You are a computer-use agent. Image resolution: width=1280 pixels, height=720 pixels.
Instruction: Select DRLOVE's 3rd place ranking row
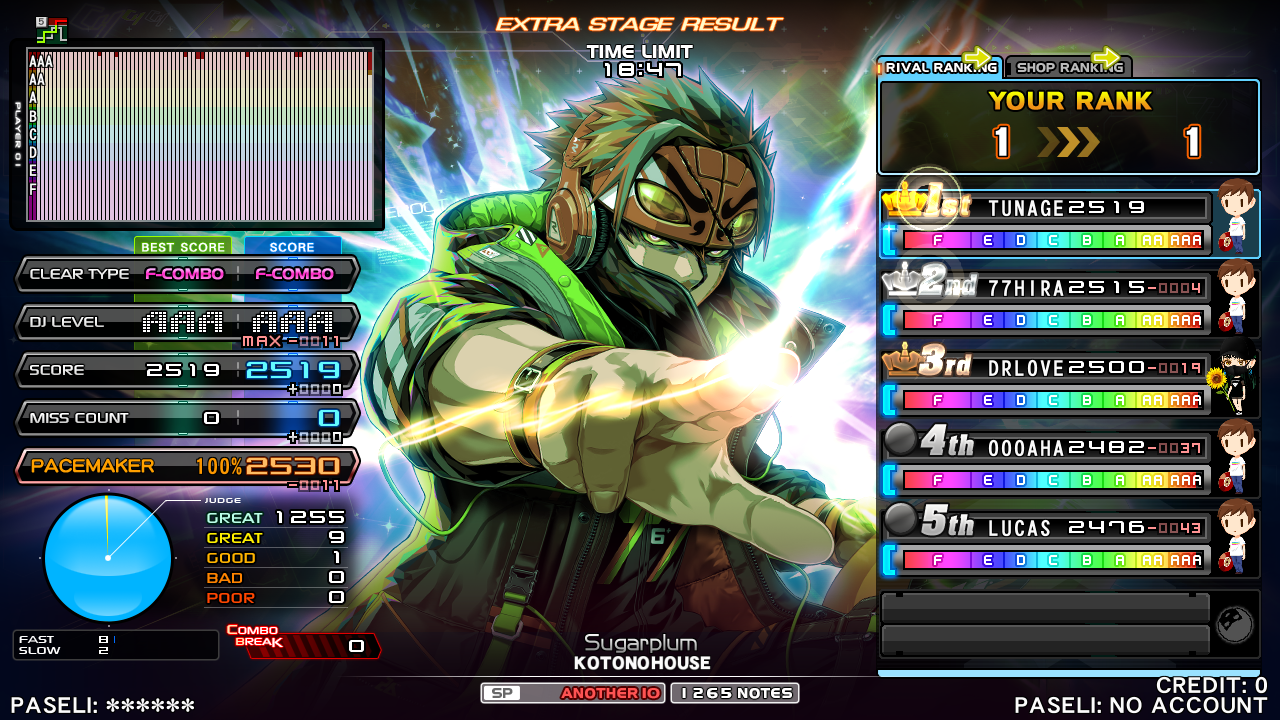click(x=1045, y=384)
